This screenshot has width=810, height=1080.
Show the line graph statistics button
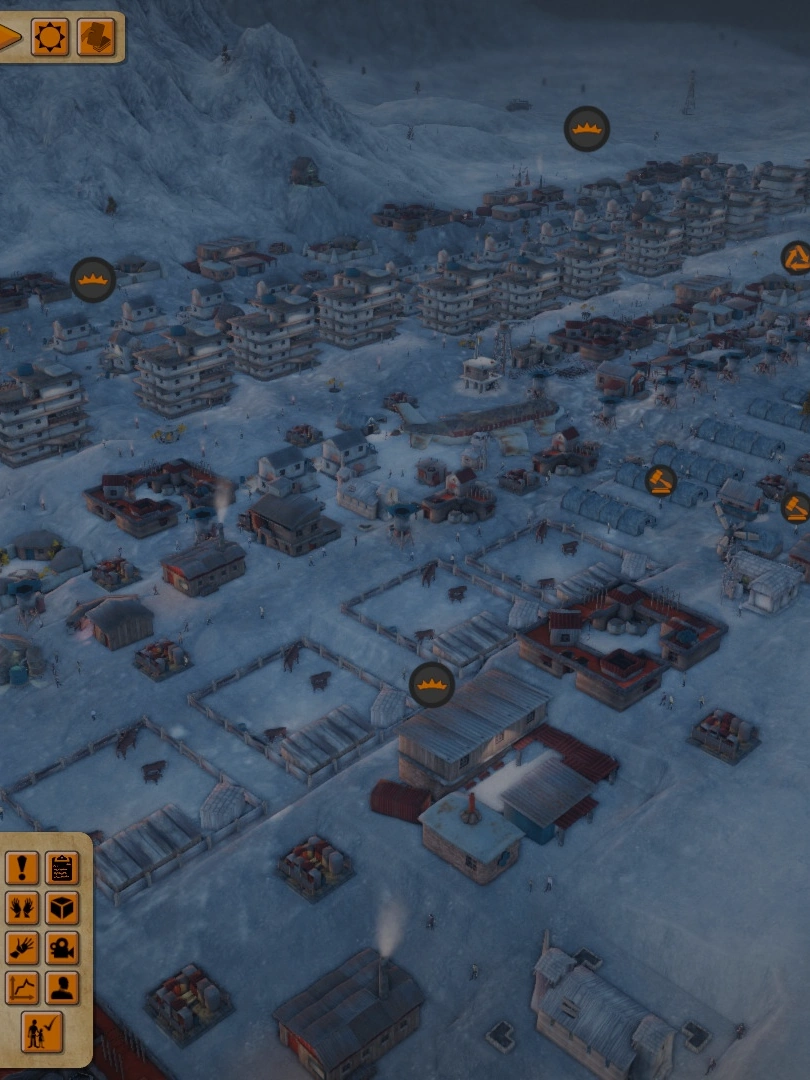point(22,988)
